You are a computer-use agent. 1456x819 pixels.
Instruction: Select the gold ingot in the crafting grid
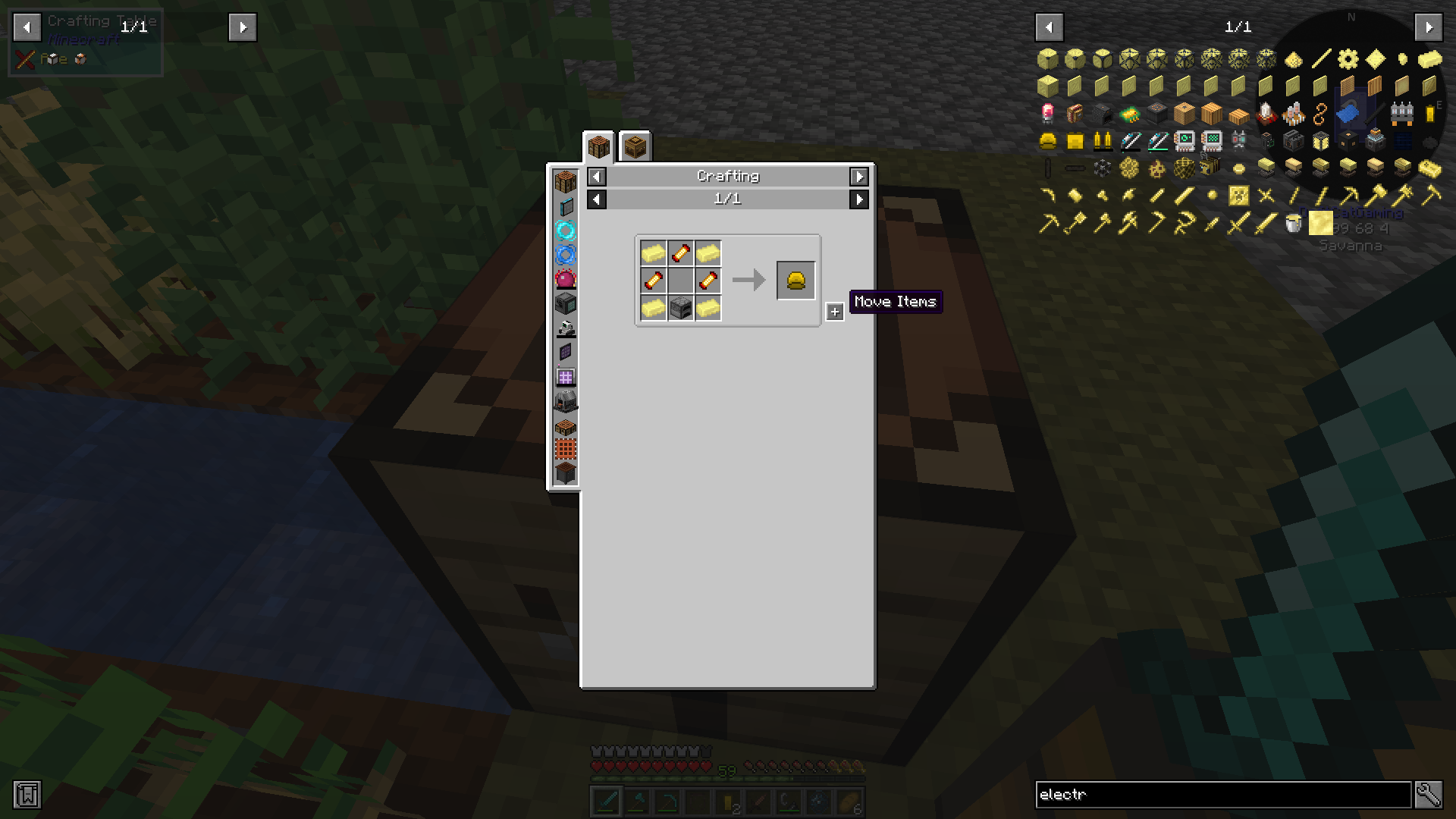coord(653,253)
